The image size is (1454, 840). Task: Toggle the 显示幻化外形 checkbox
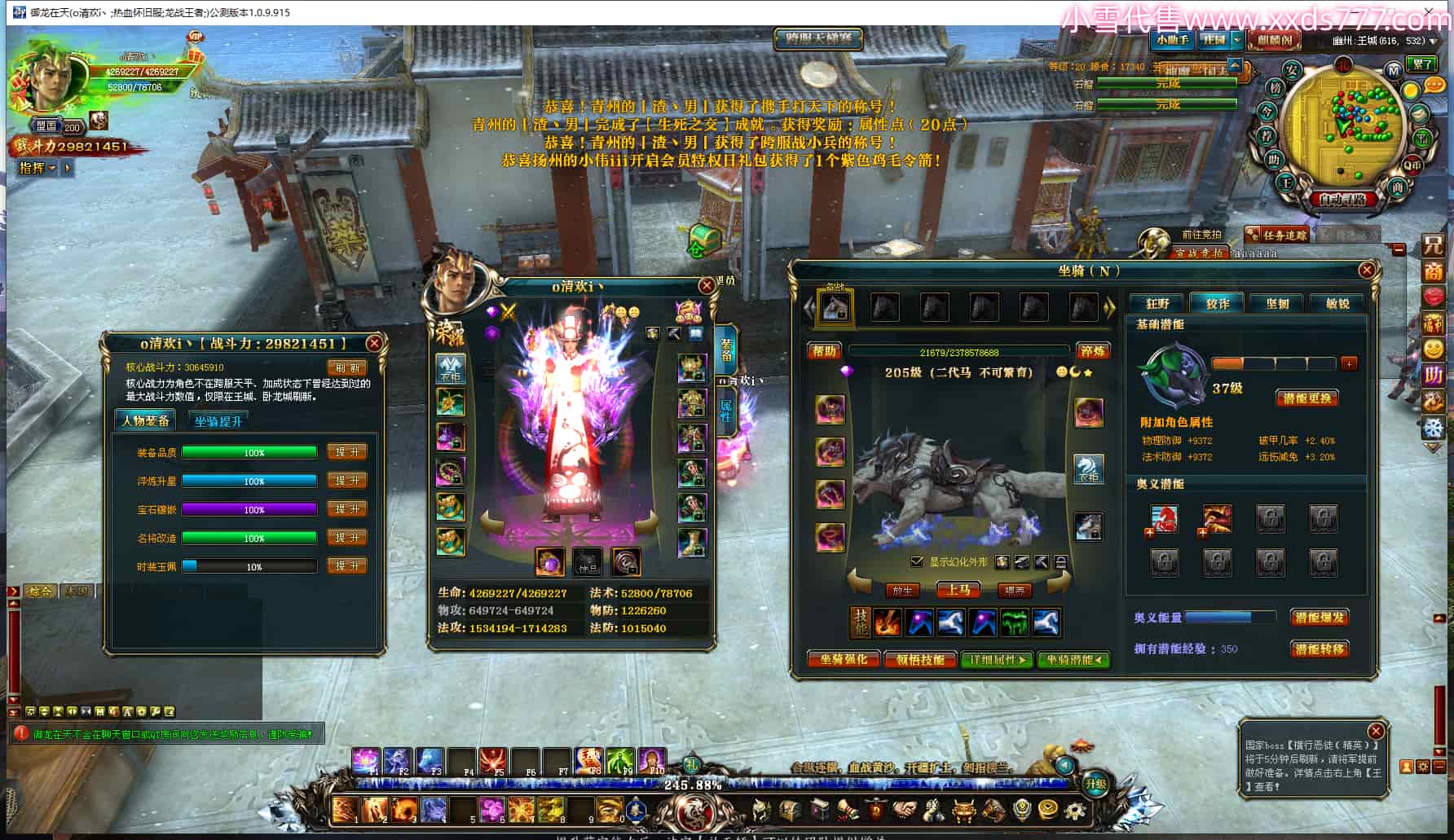tap(917, 562)
